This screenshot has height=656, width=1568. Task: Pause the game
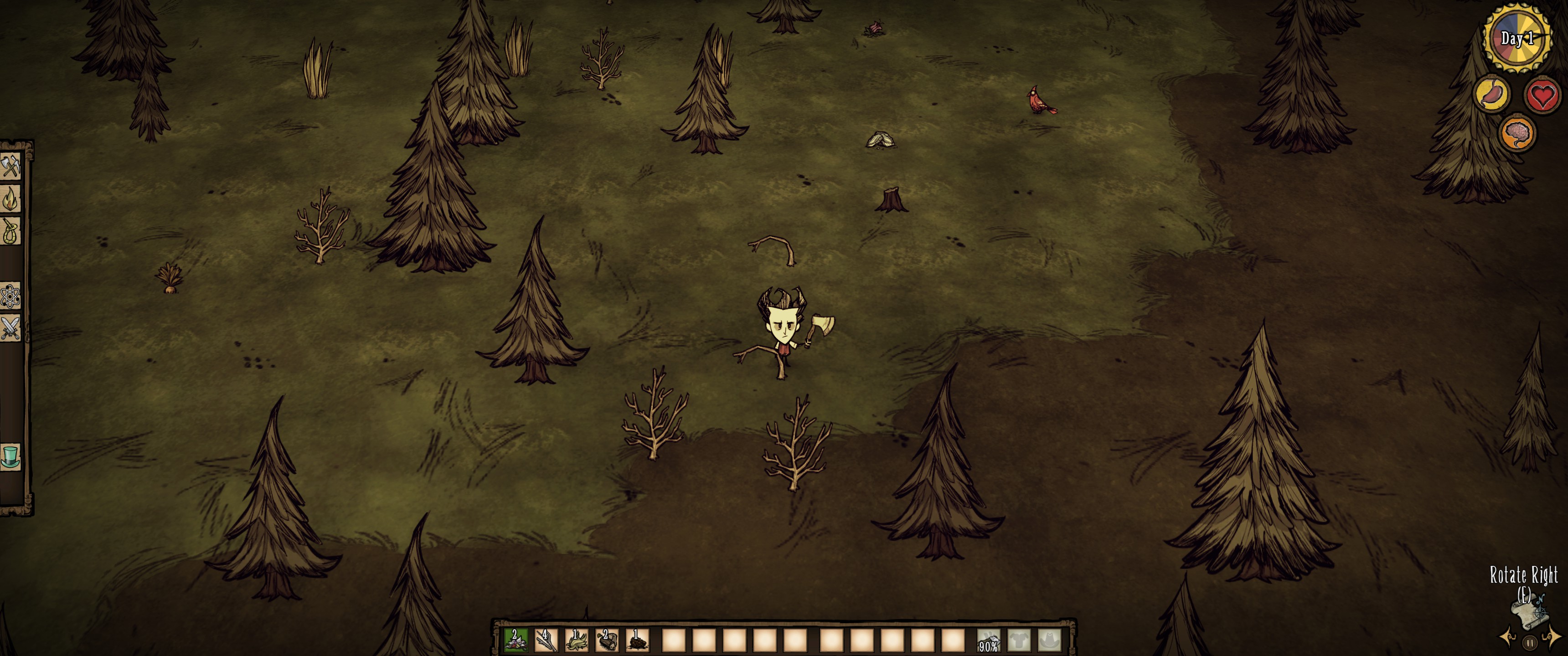(1529, 642)
